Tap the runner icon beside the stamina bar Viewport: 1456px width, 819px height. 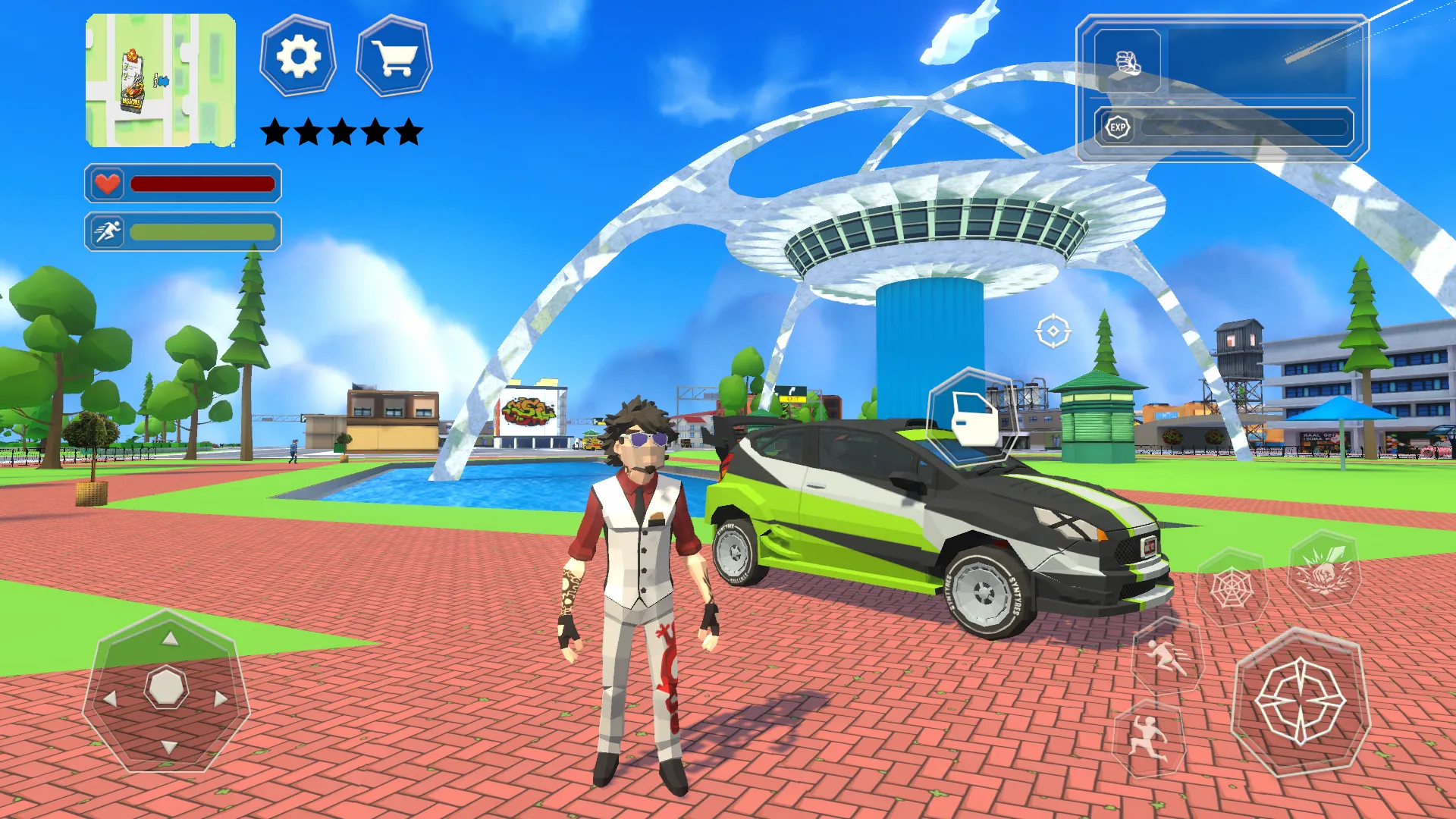point(108,231)
